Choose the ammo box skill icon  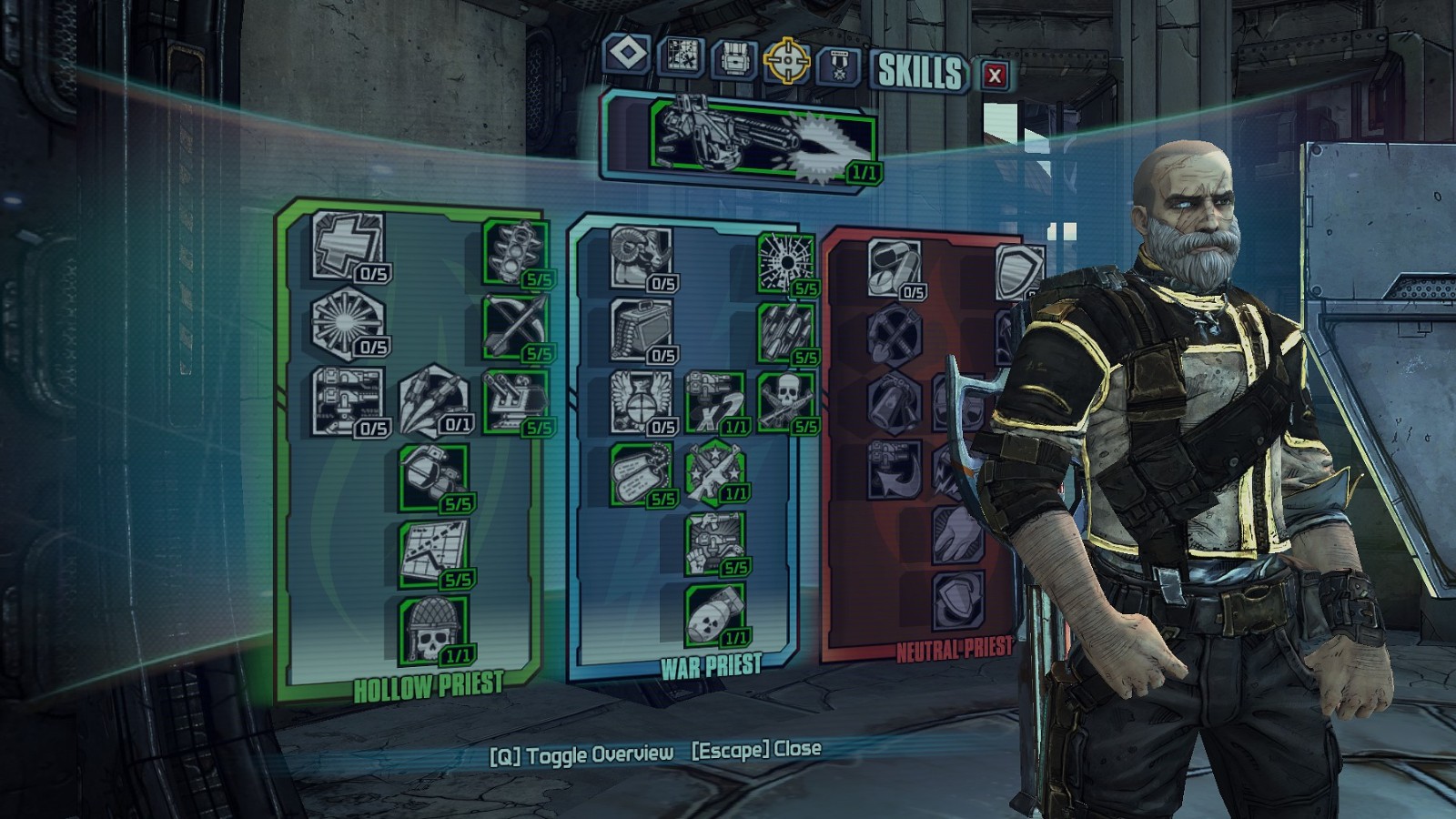(642, 329)
